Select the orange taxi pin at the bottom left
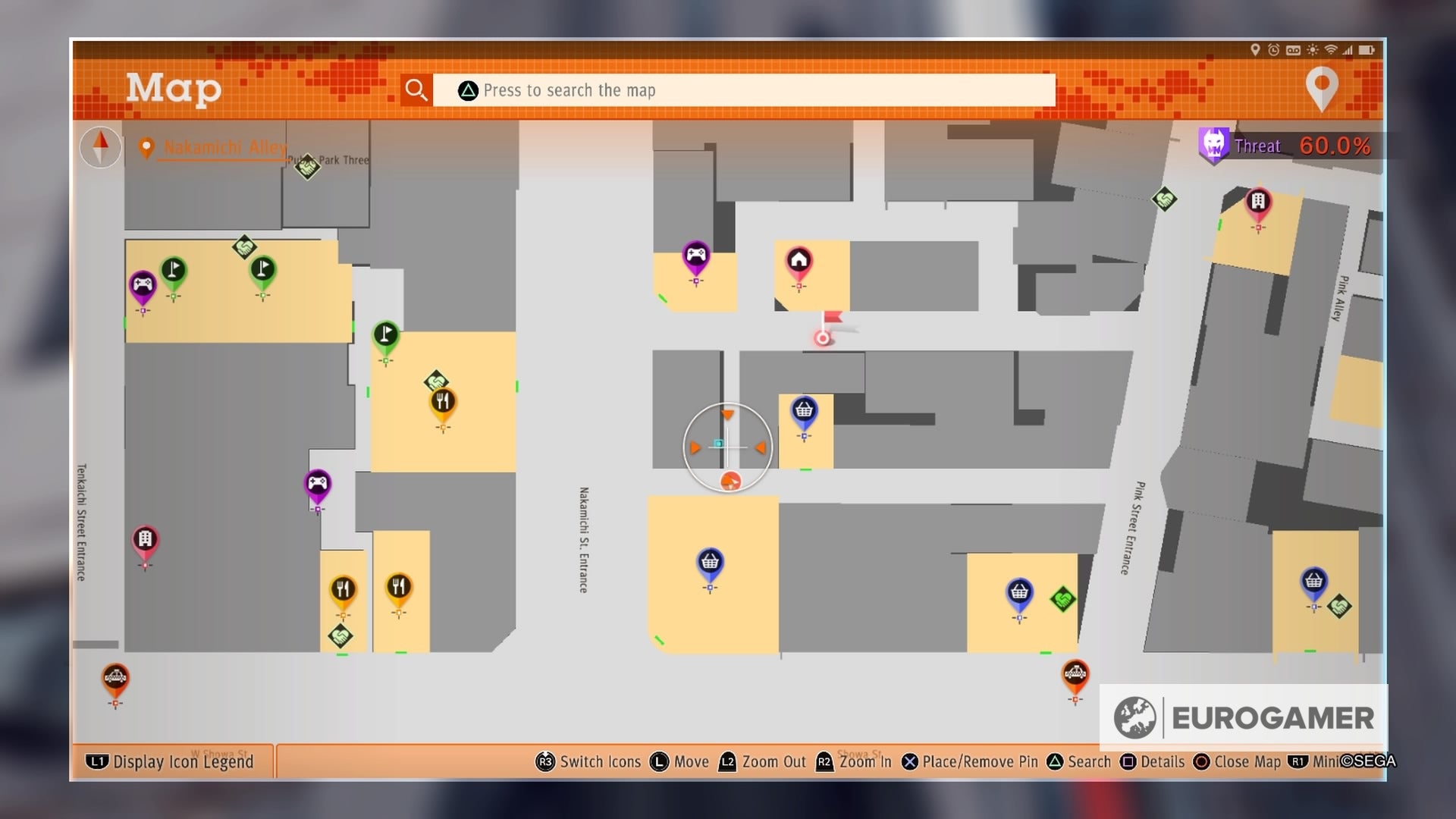1456x819 pixels. coord(115,677)
